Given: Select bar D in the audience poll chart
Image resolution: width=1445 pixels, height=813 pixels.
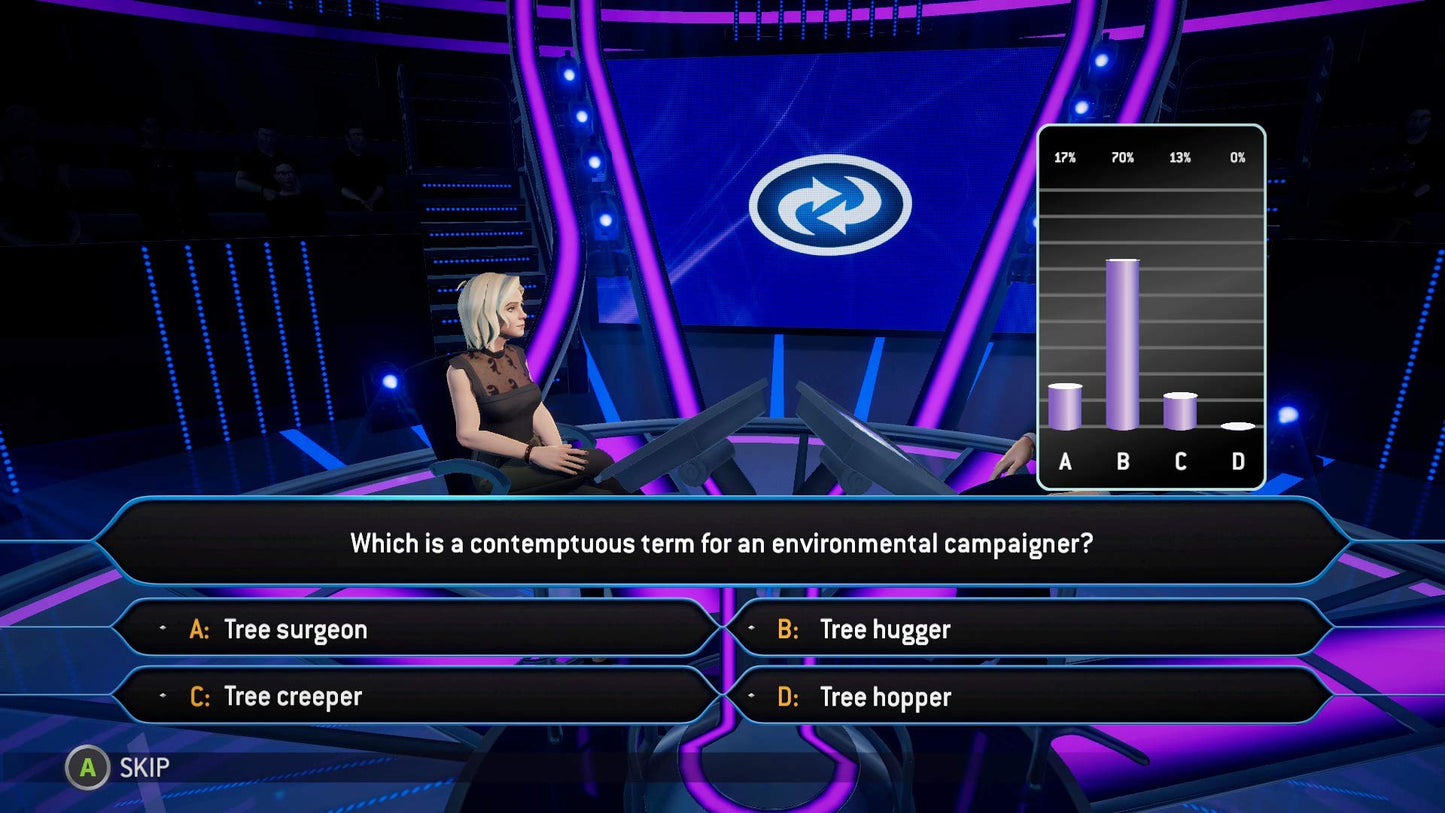Looking at the screenshot, I should (1237, 426).
